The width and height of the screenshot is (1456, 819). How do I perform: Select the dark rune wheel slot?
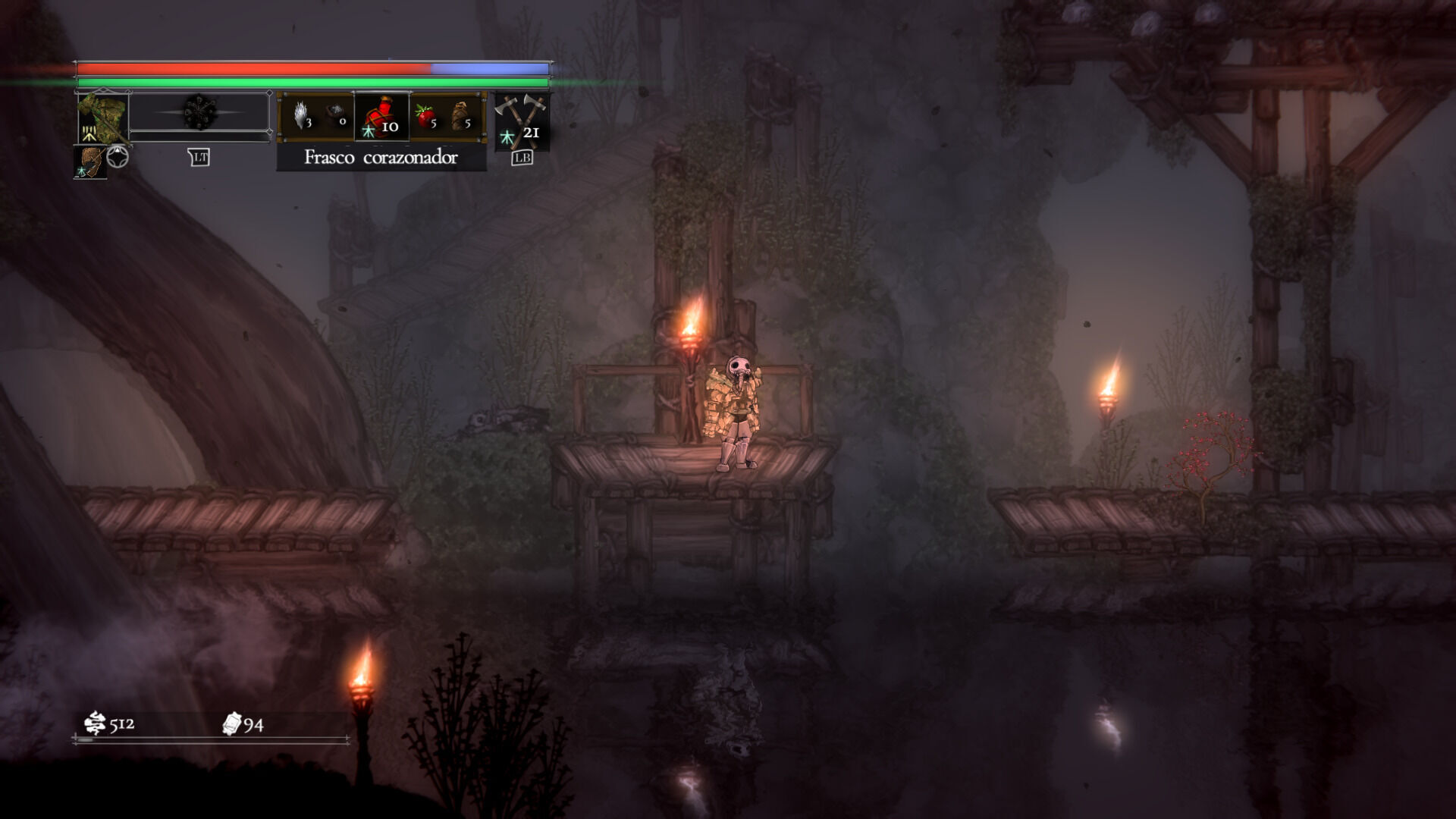click(x=199, y=114)
